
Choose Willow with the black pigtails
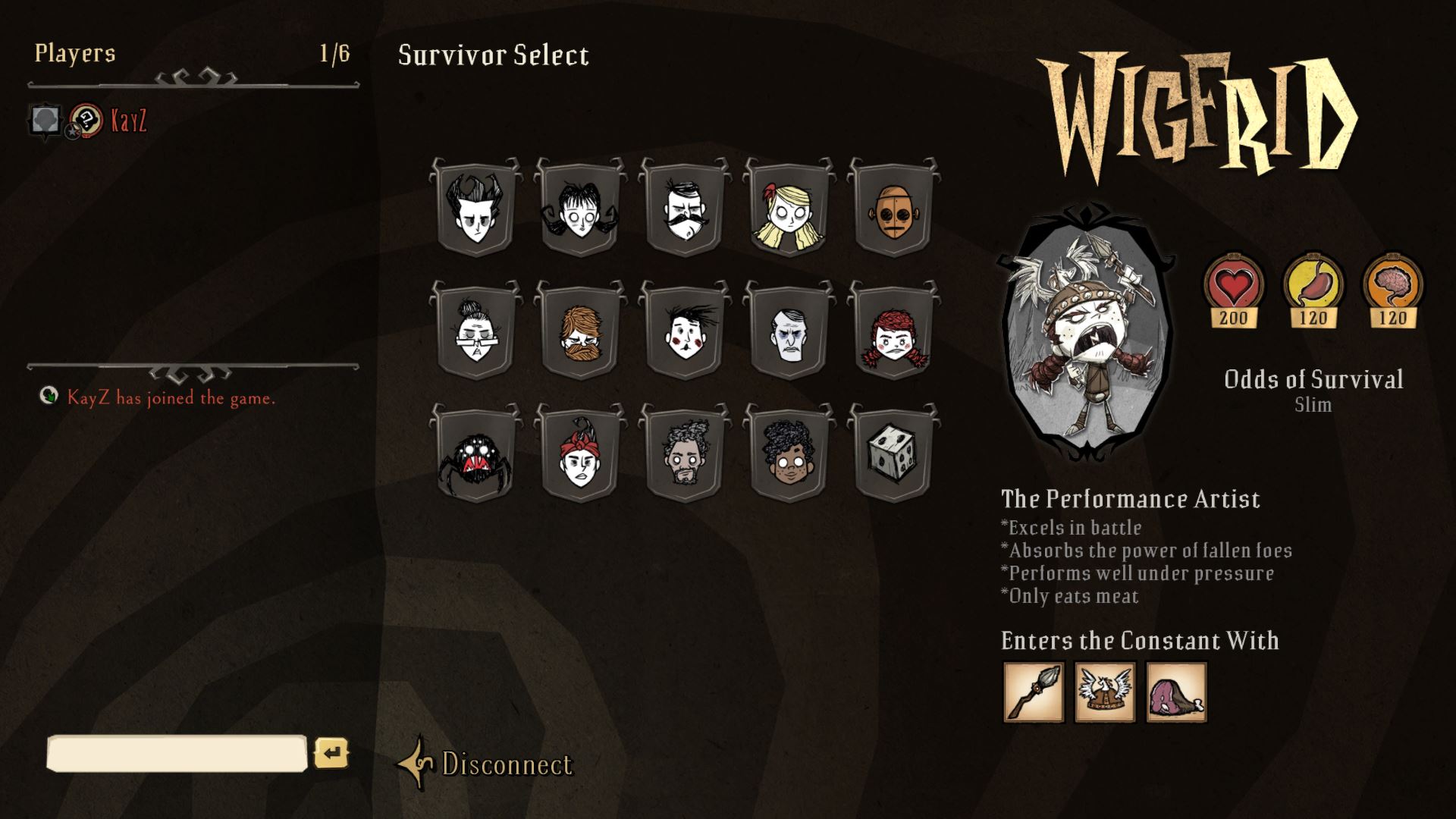click(x=579, y=208)
